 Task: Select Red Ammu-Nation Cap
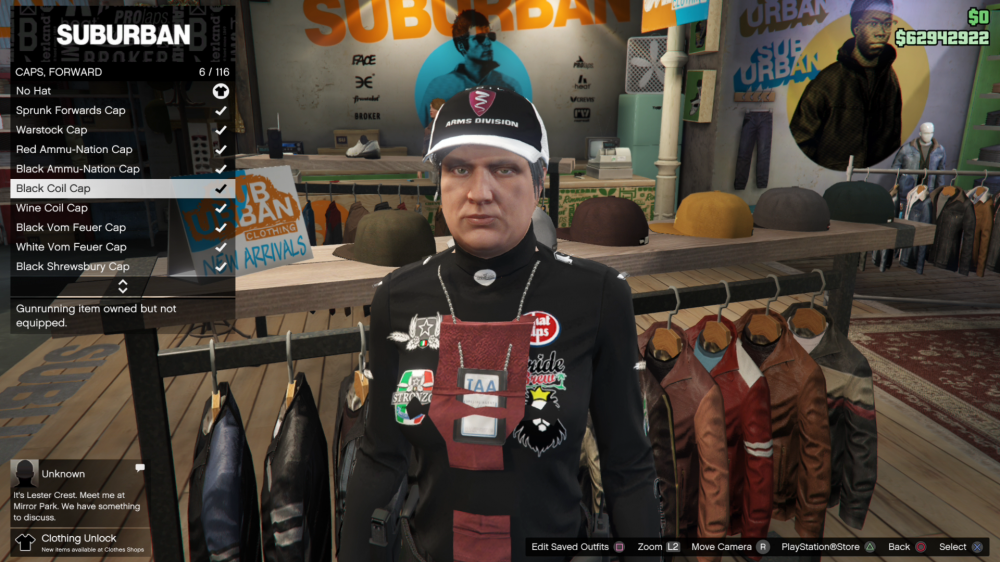coord(122,149)
